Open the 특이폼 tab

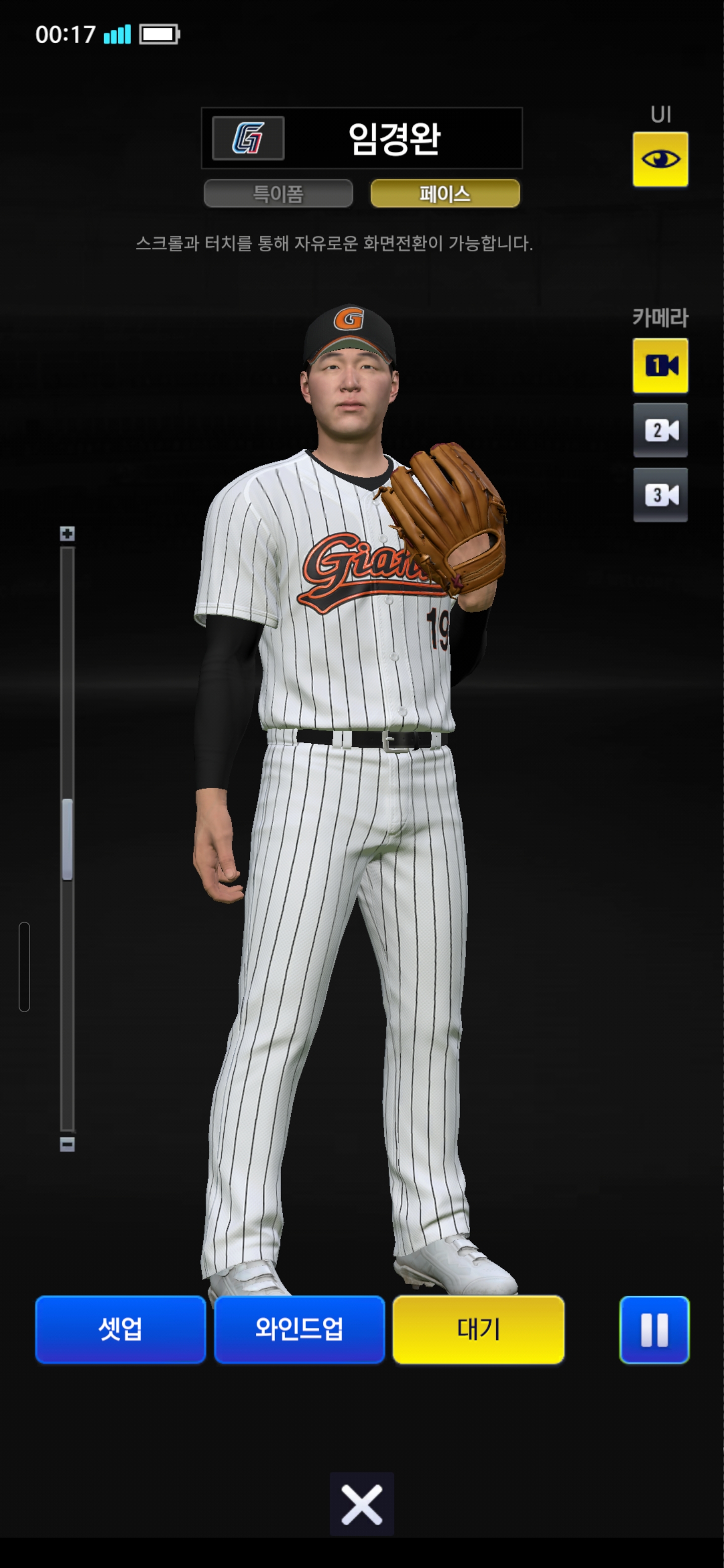(278, 193)
